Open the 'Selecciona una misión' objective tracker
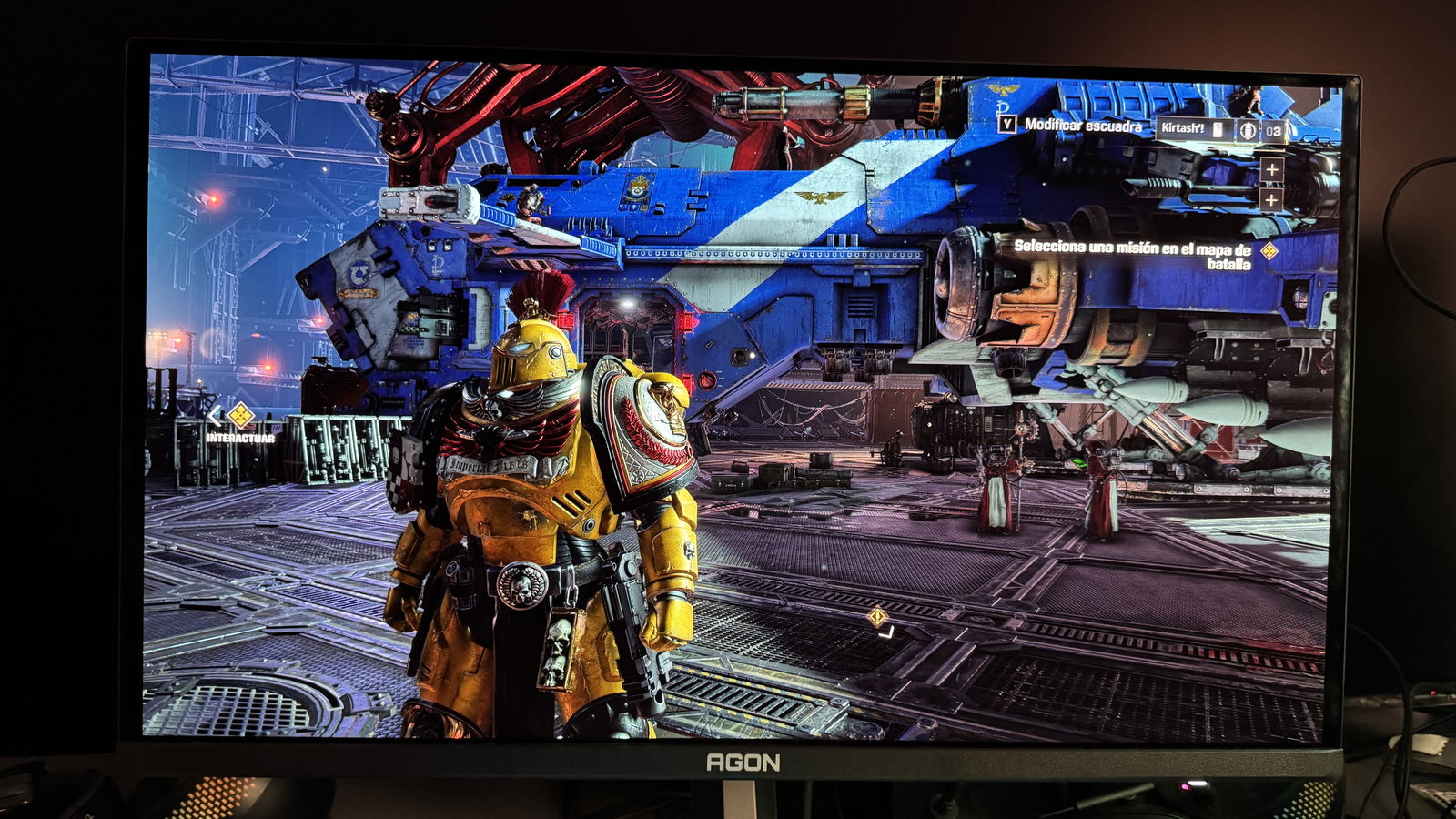 1132,255
